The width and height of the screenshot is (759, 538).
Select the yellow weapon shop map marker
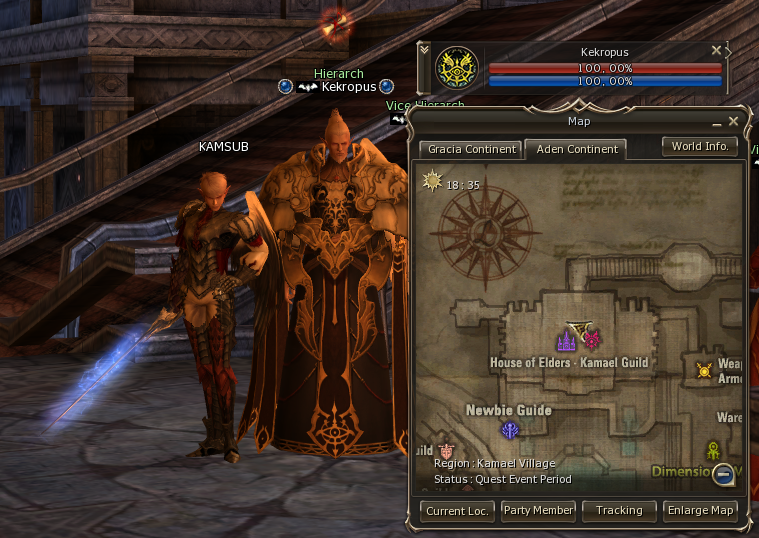(x=705, y=371)
